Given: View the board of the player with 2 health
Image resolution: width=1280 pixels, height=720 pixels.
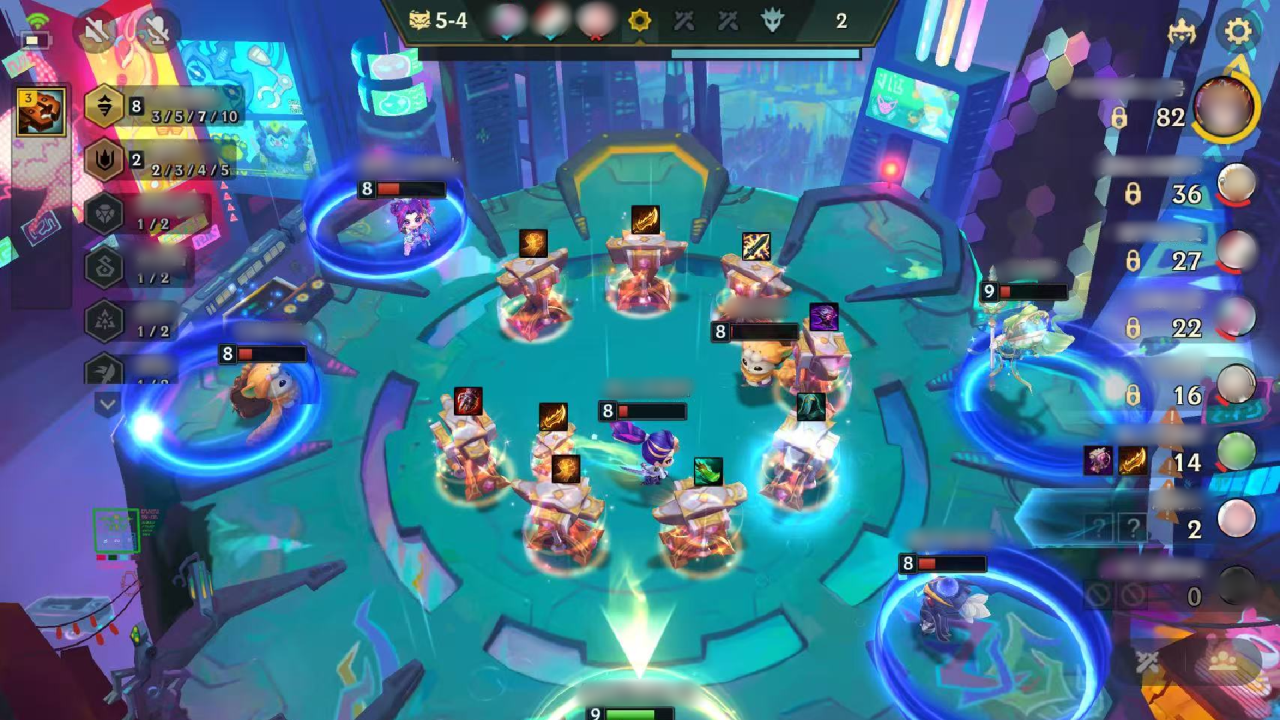Looking at the screenshot, I should pos(1237,520).
